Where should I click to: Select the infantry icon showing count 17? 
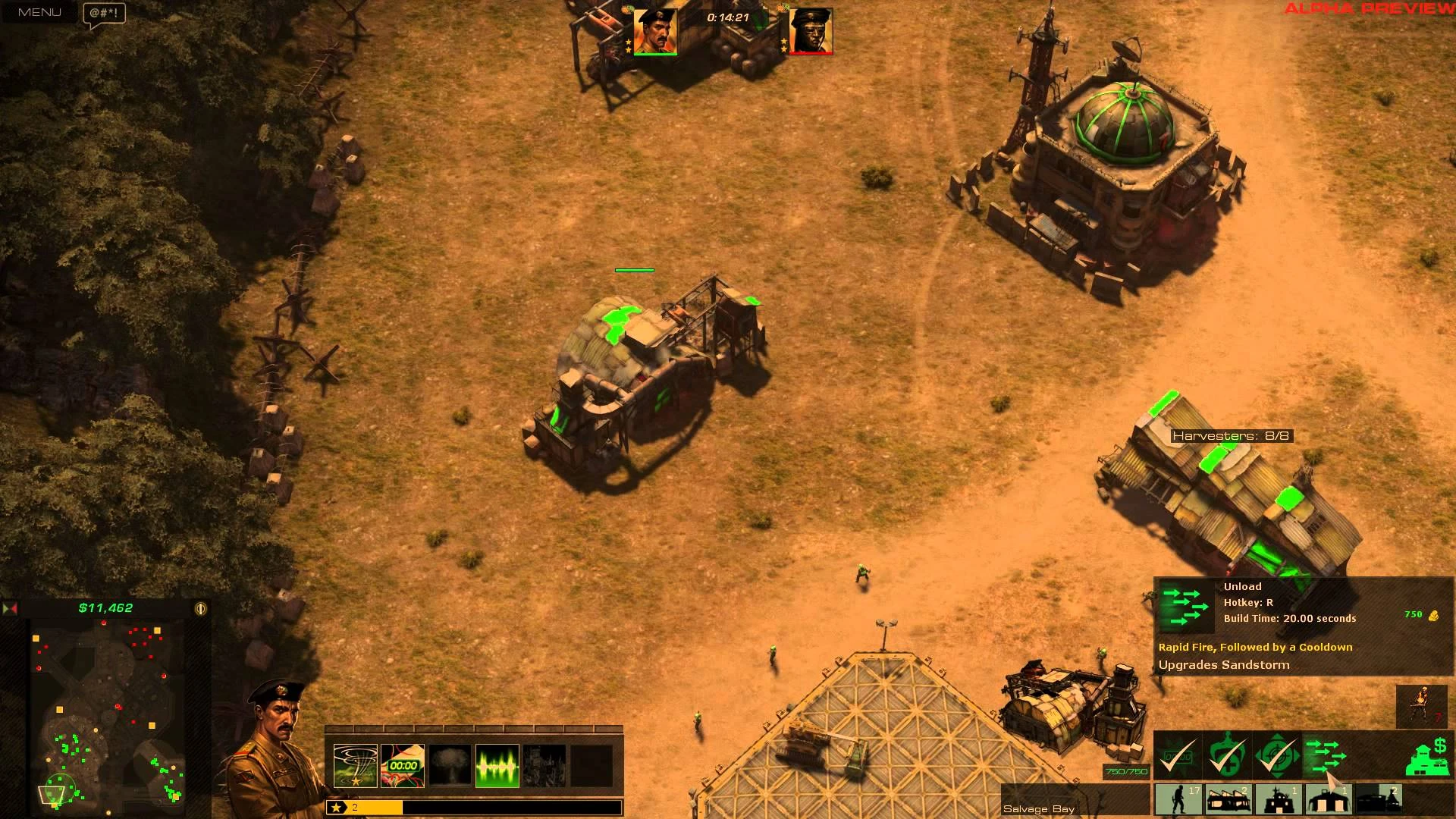click(1178, 800)
